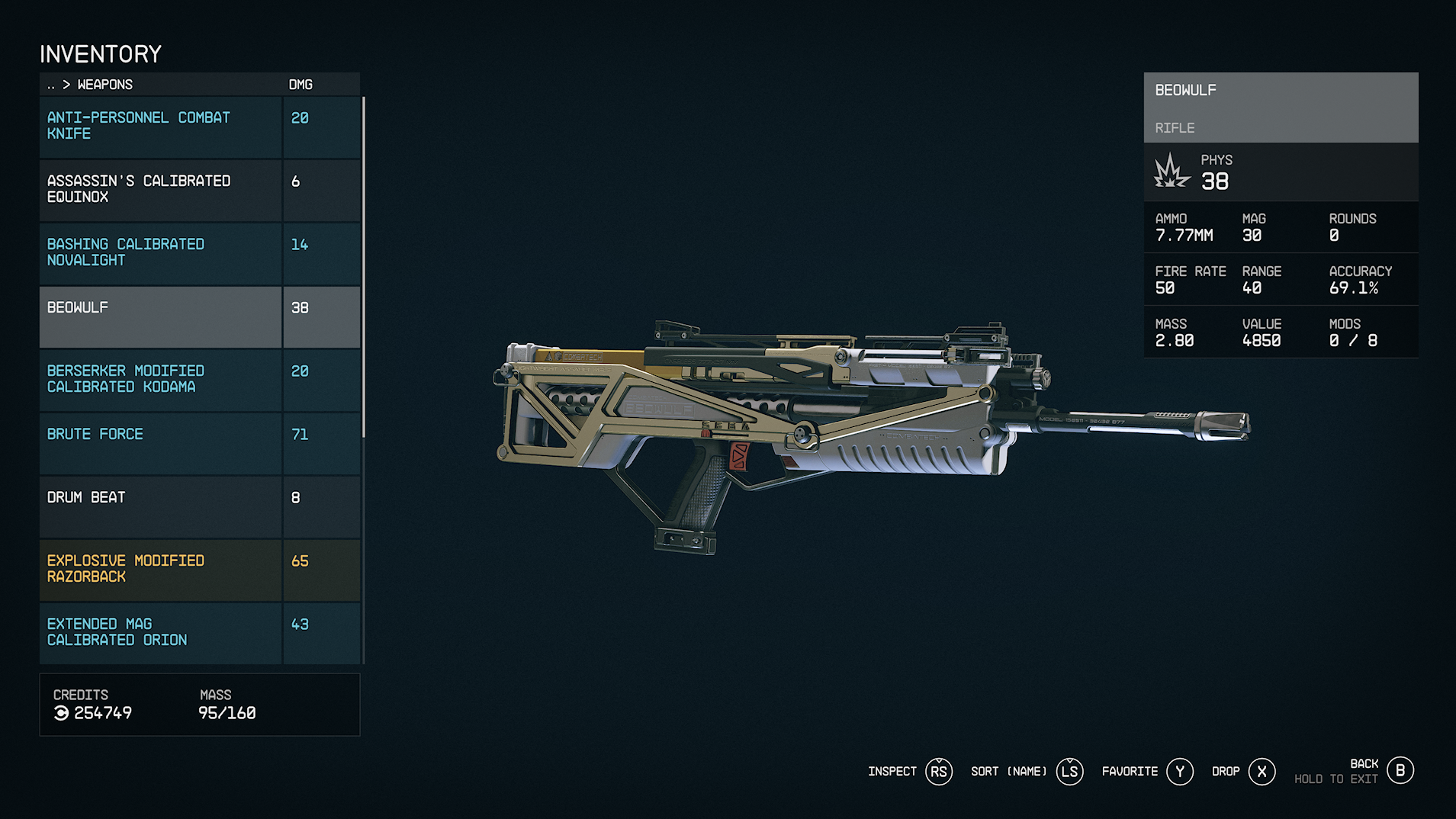This screenshot has height=819, width=1456.
Task: Choose Assassin's Calibrated Equinox from the list
Action: click(161, 190)
